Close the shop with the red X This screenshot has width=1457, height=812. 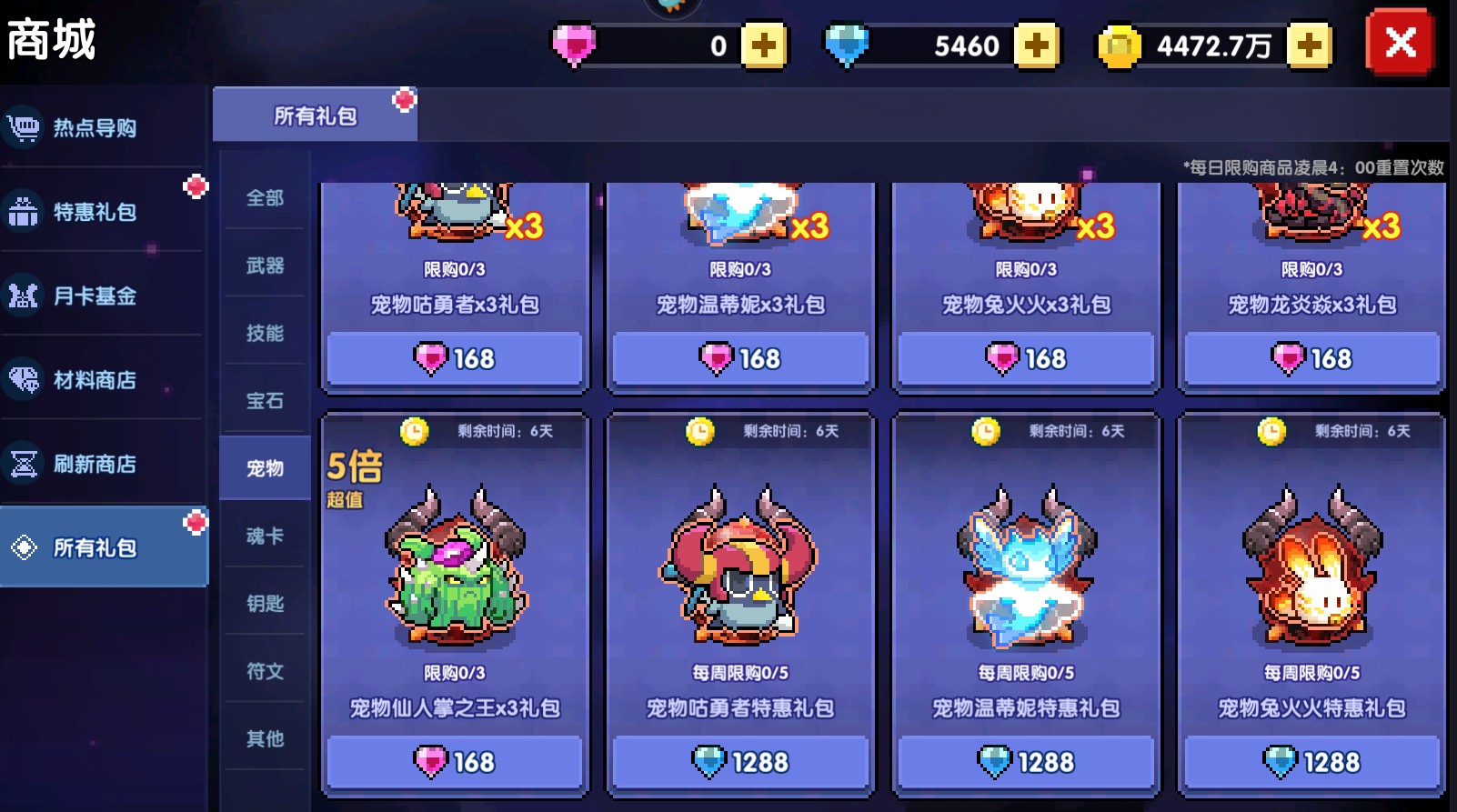click(x=1400, y=42)
